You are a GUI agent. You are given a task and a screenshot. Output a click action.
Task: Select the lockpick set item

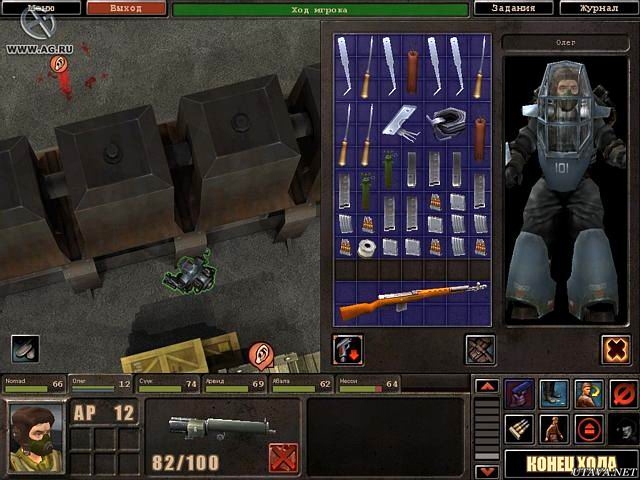point(405,120)
